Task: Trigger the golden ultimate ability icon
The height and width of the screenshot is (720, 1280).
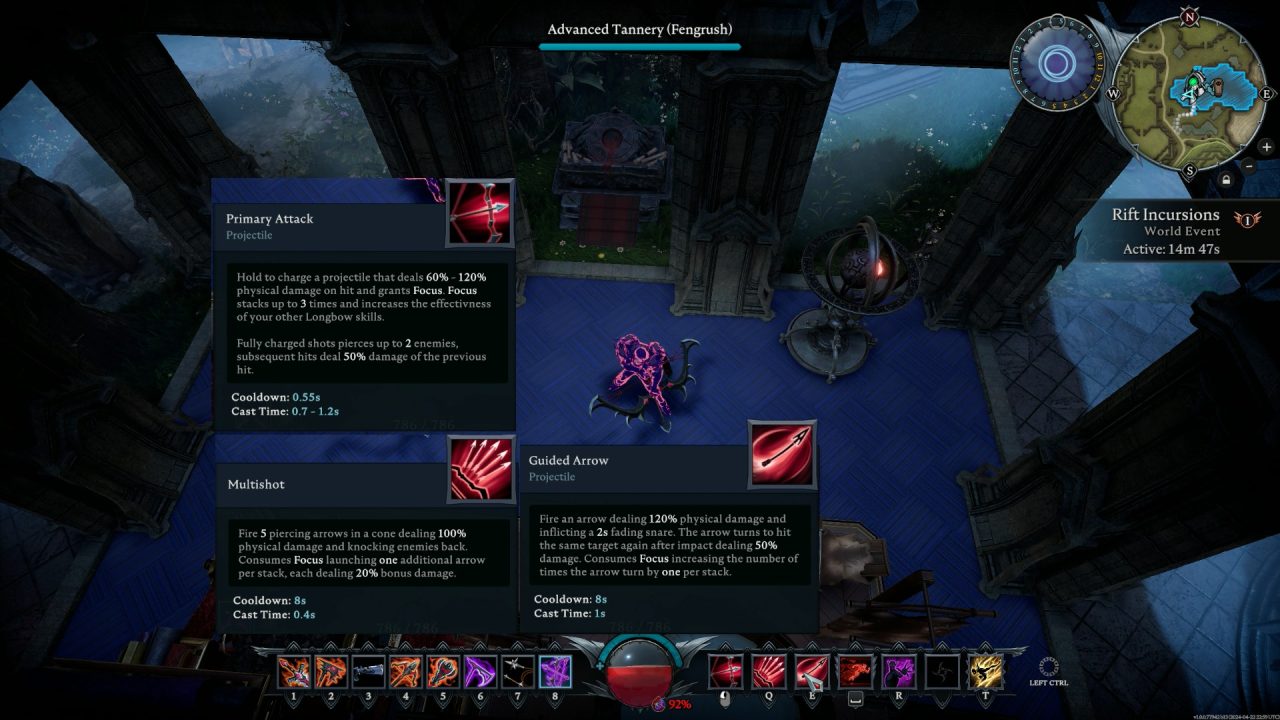Action: (985, 671)
